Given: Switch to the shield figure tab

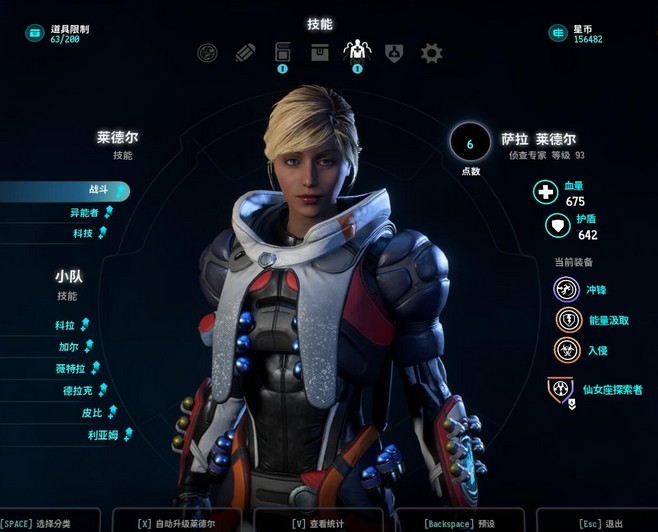Looking at the screenshot, I should [394, 53].
